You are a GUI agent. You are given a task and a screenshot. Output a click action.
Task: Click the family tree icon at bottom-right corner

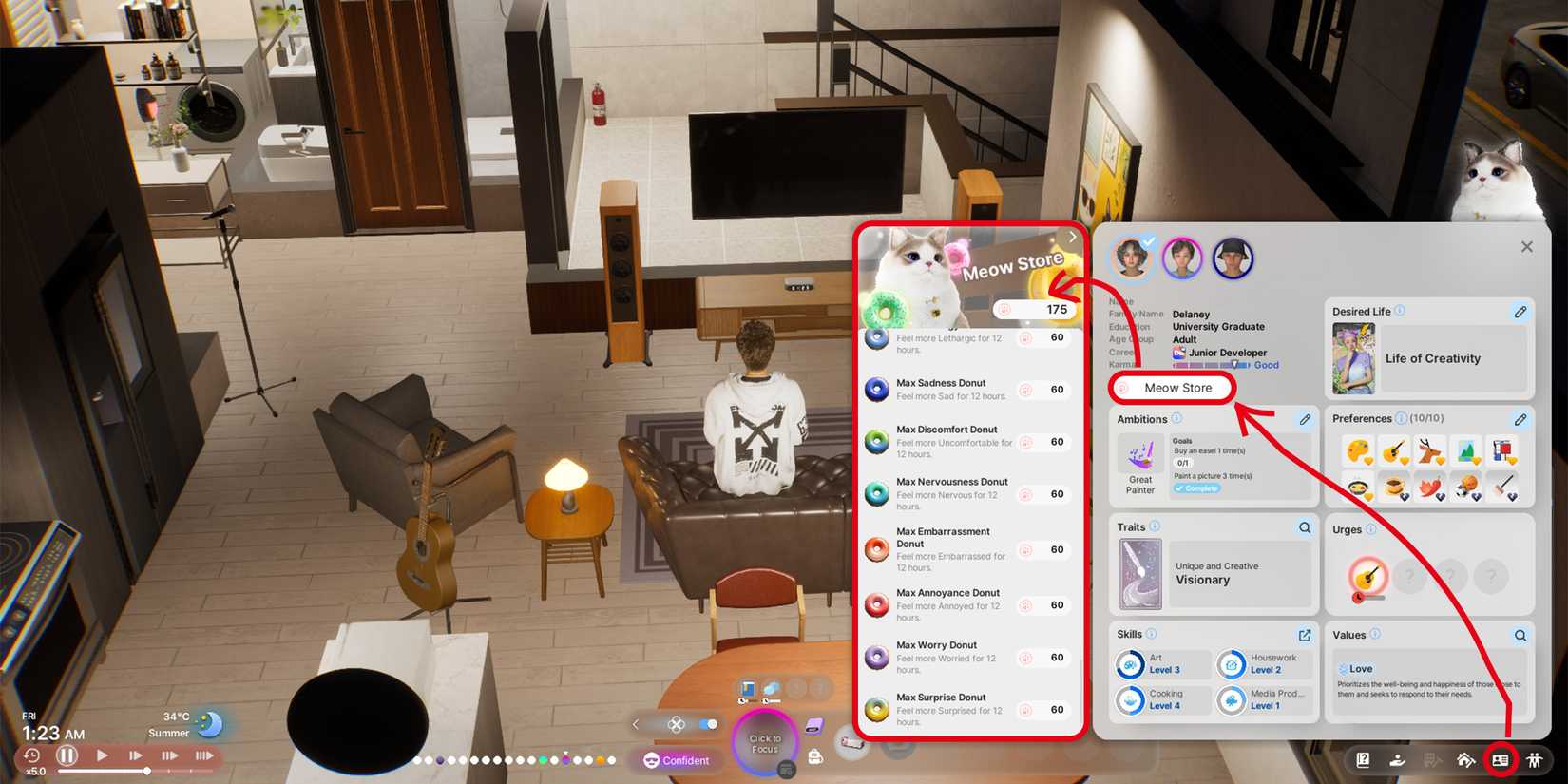1535,760
